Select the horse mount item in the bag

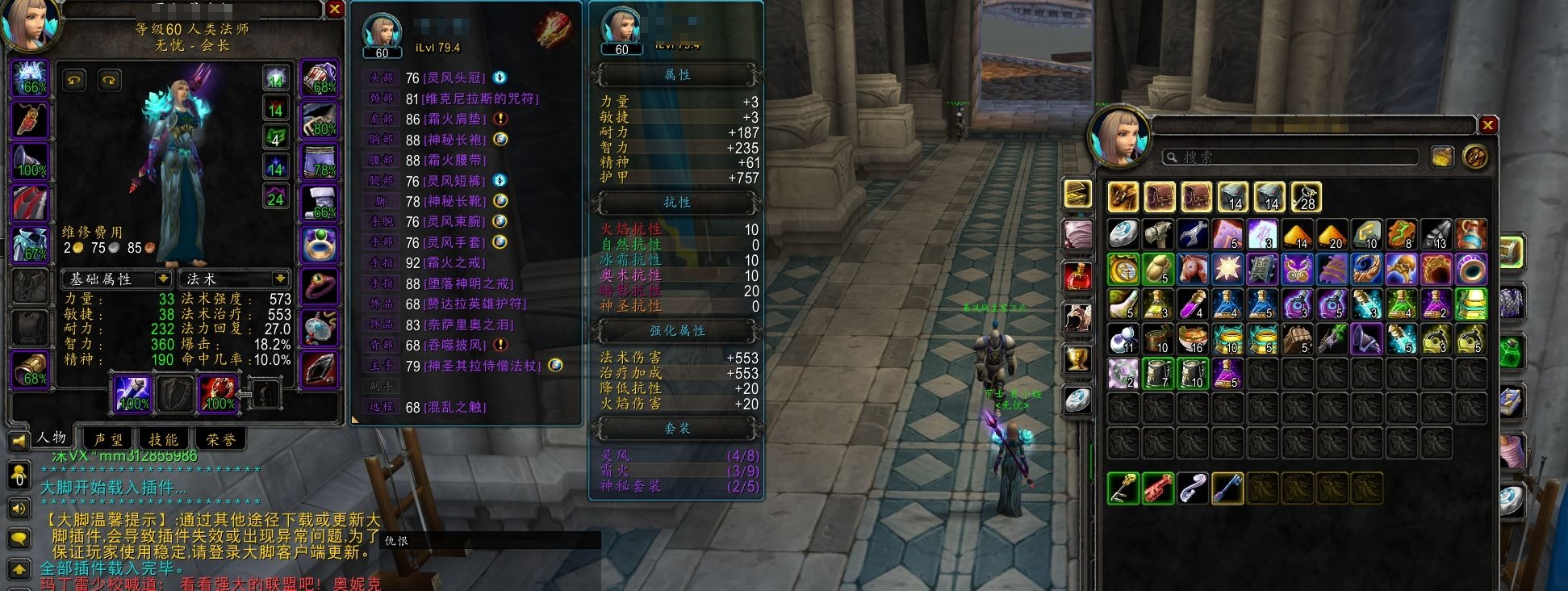1192,269
